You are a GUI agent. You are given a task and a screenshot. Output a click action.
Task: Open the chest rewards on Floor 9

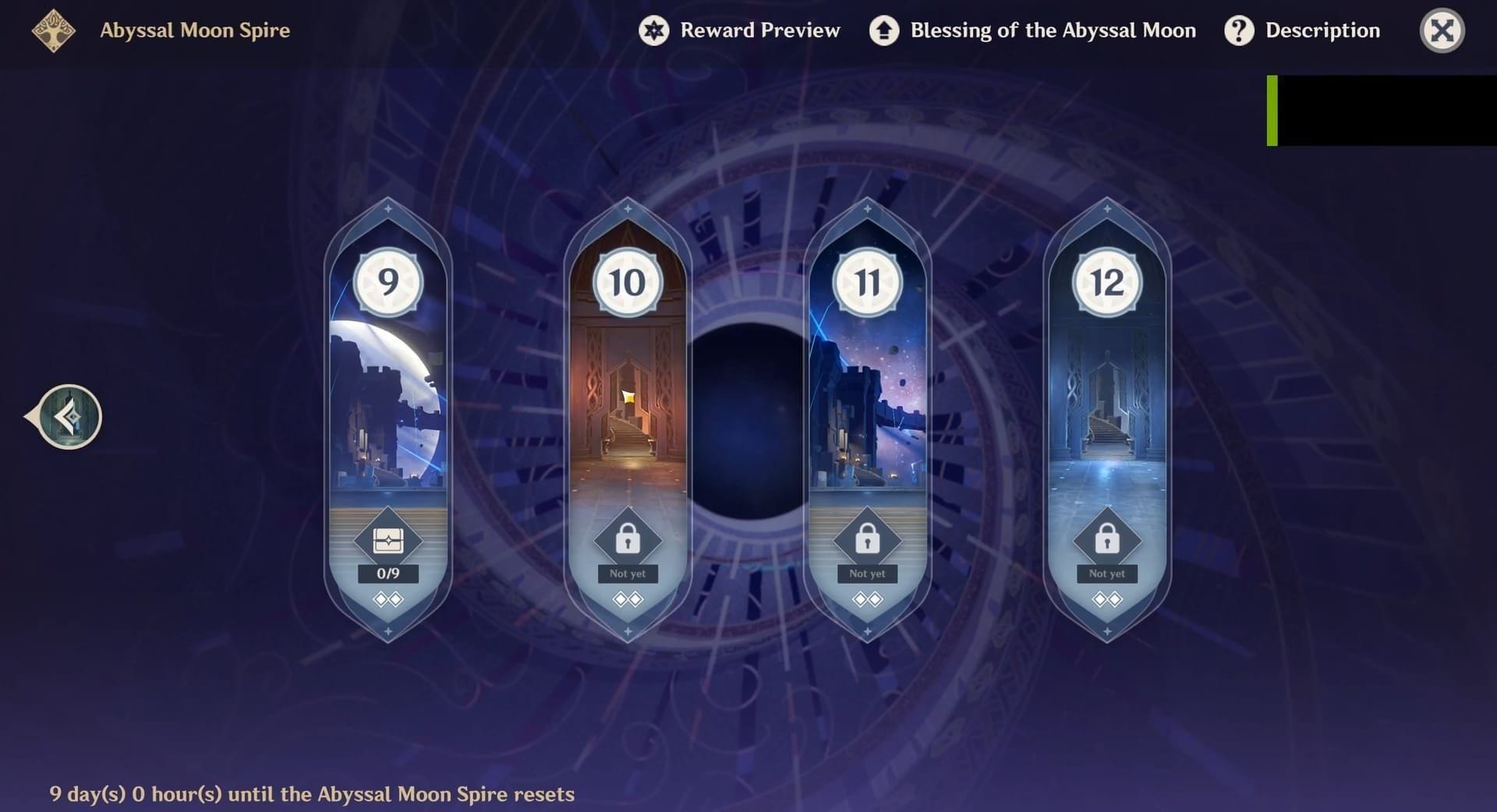coord(389,538)
